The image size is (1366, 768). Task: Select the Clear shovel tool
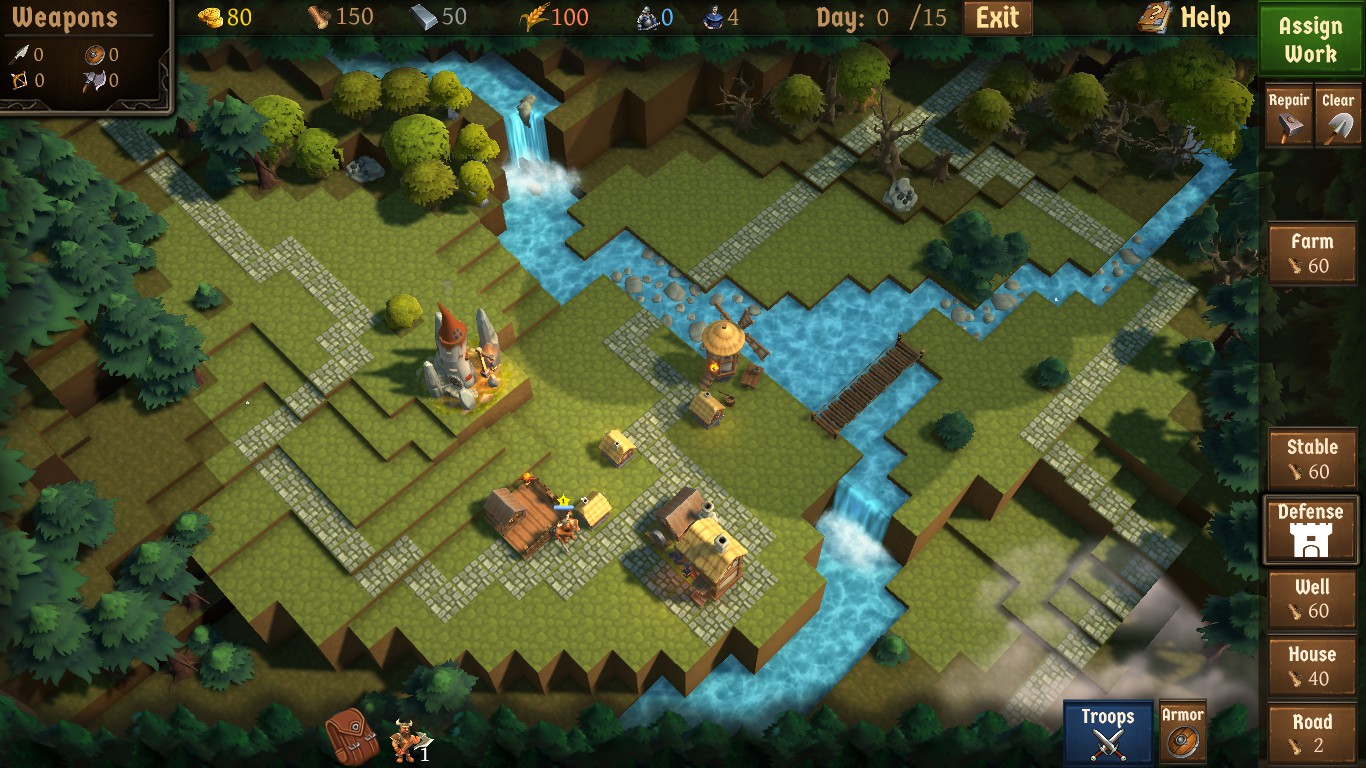point(1338,115)
